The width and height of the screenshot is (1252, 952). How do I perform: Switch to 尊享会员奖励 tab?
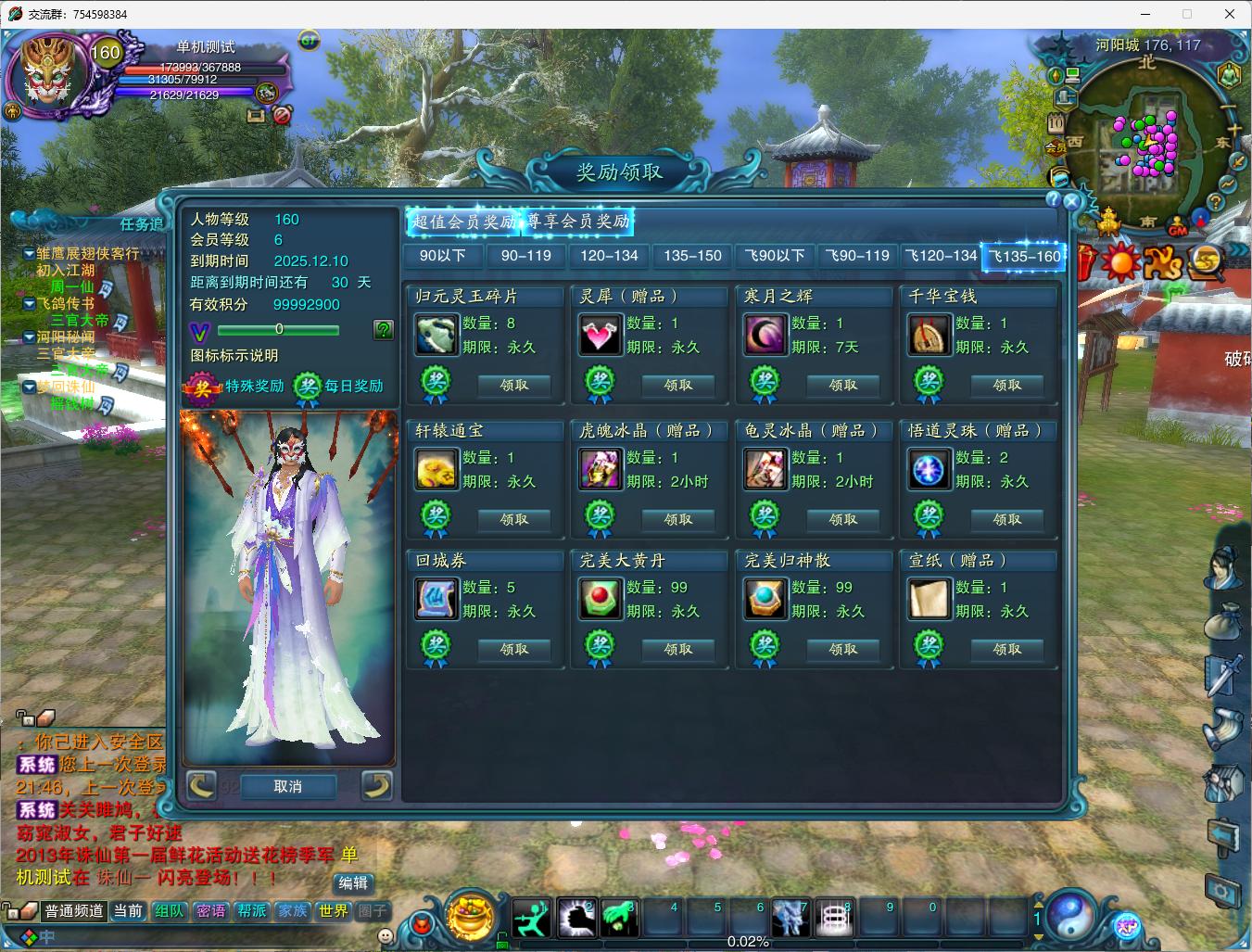click(578, 222)
